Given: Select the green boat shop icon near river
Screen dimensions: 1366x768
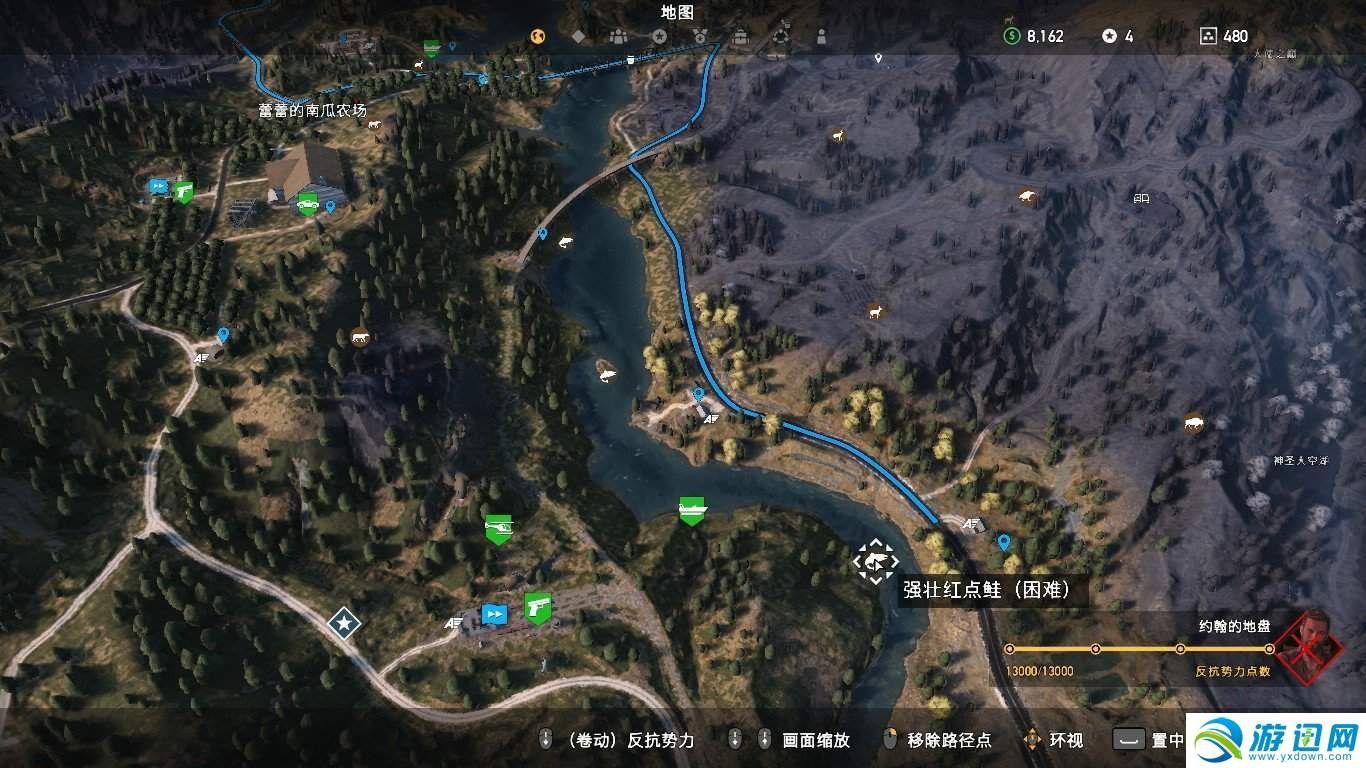Looking at the screenshot, I should (x=694, y=509).
